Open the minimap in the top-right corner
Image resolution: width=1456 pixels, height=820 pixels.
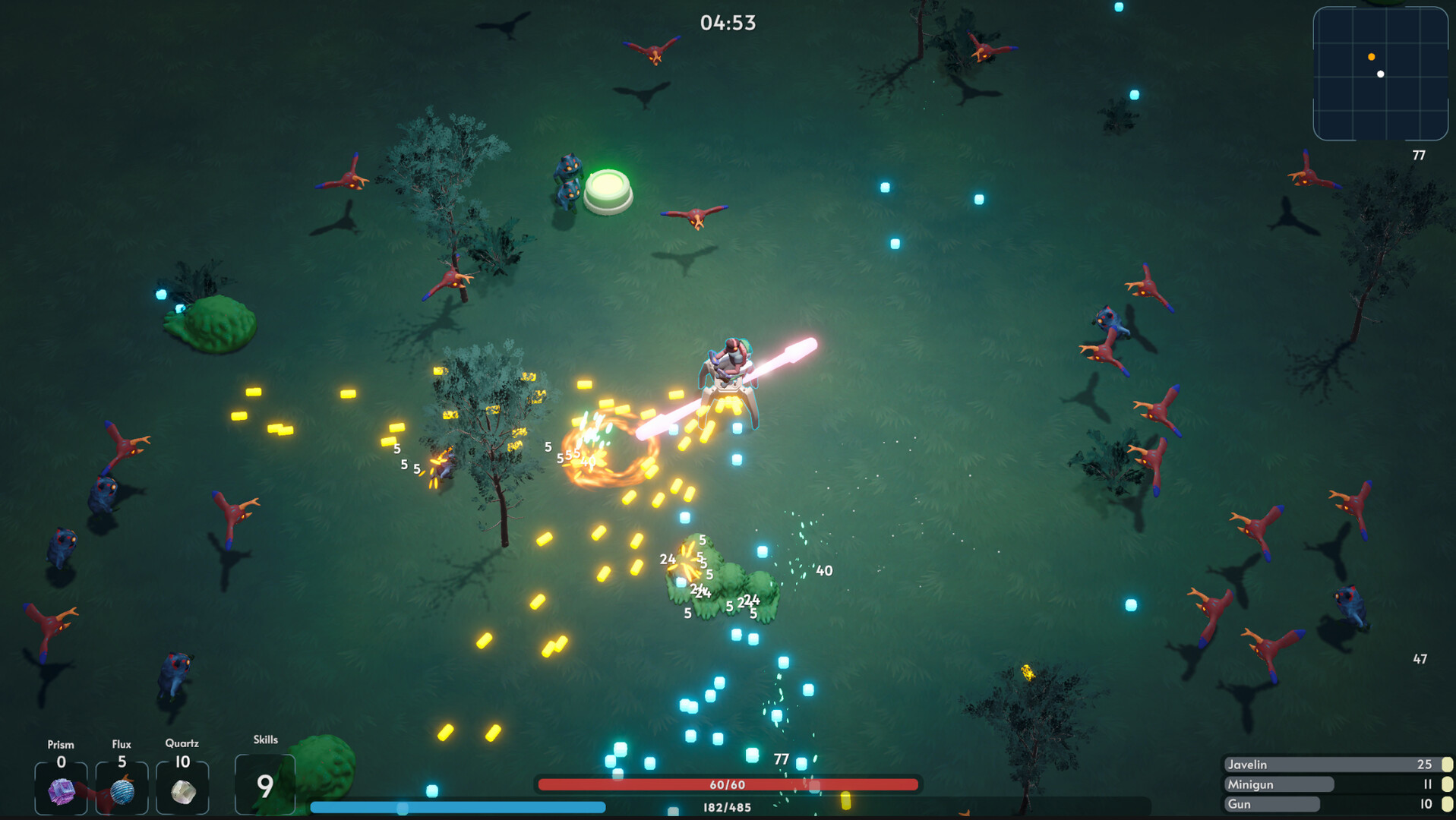[1381, 74]
